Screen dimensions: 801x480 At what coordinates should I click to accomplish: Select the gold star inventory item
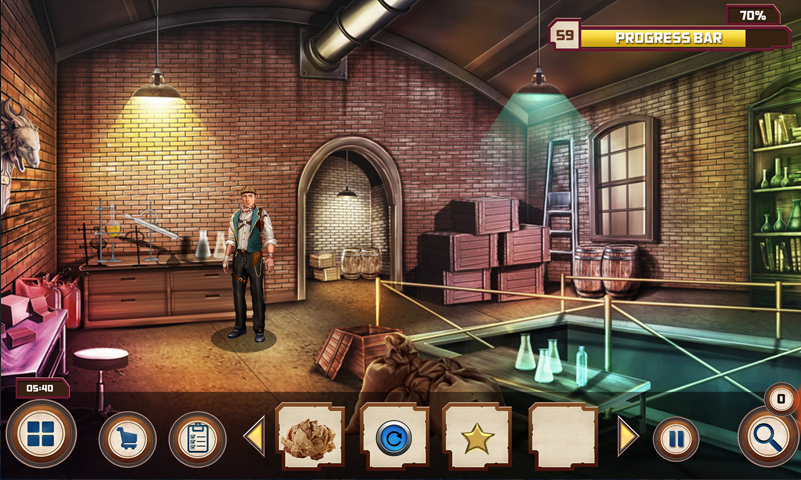tap(477, 437)
